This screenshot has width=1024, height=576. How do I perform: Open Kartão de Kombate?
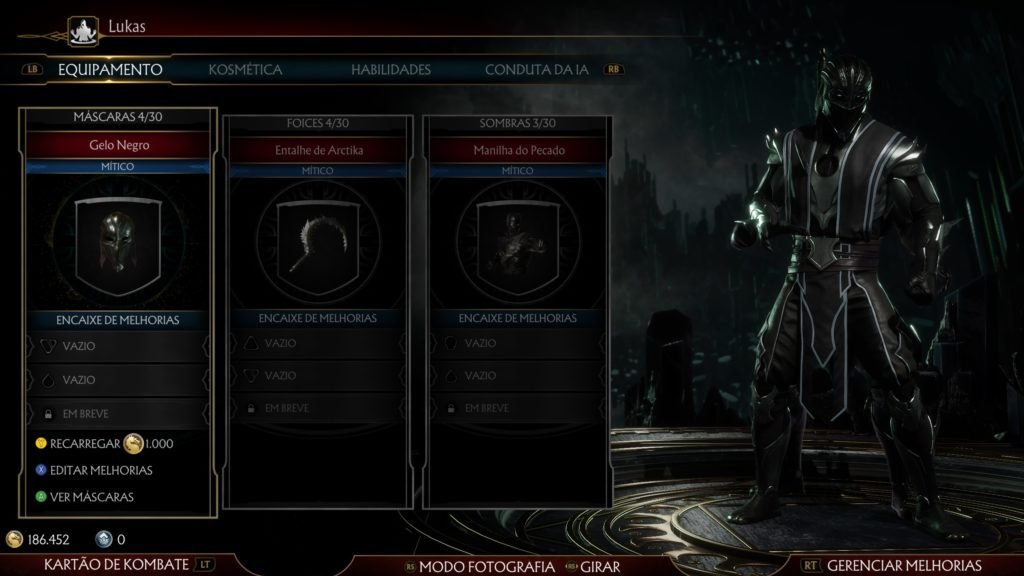coord(117,566)
